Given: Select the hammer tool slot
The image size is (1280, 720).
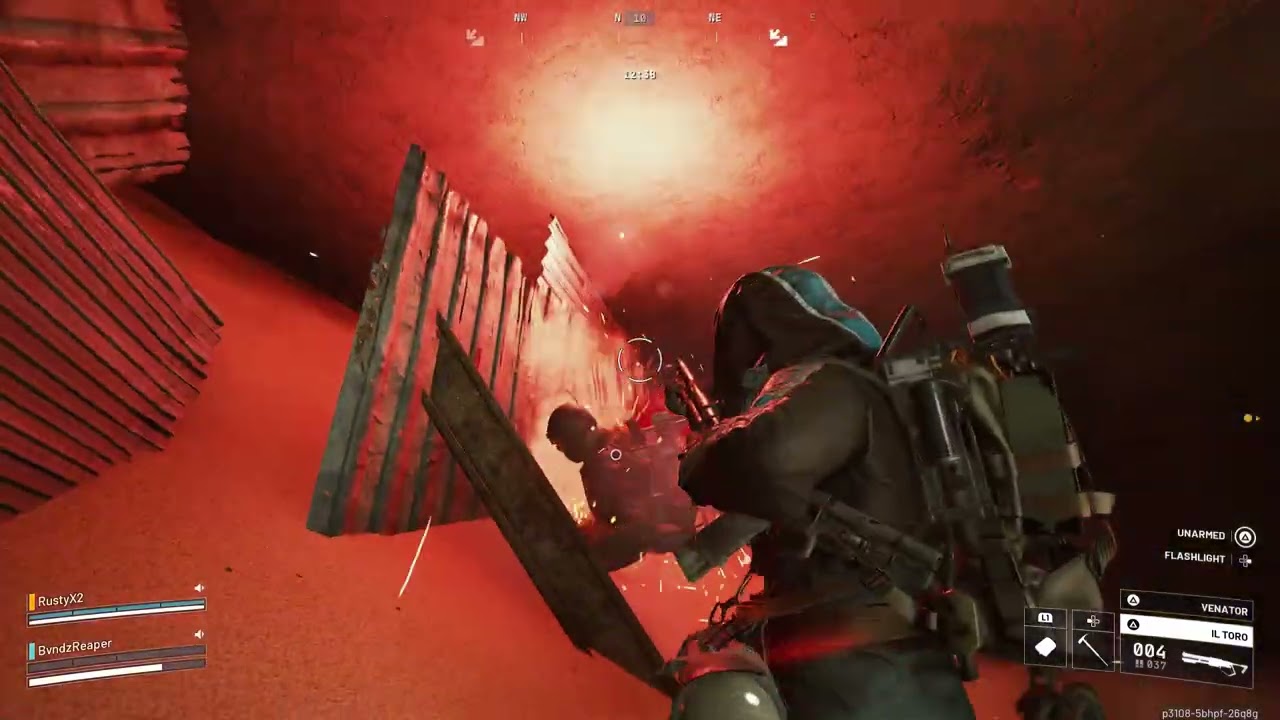Looking at the screenshot, I should [x=1093, y=649].
